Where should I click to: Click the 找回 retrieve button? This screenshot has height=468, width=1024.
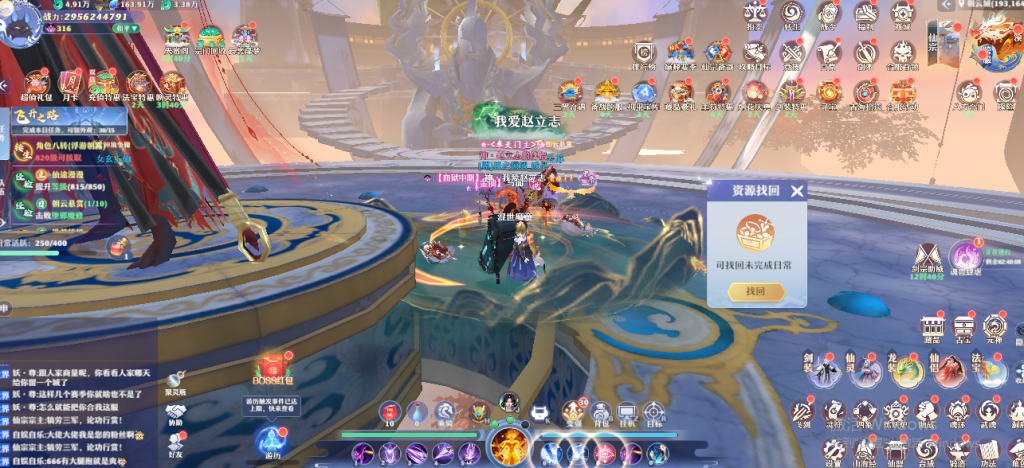point(756,291)
